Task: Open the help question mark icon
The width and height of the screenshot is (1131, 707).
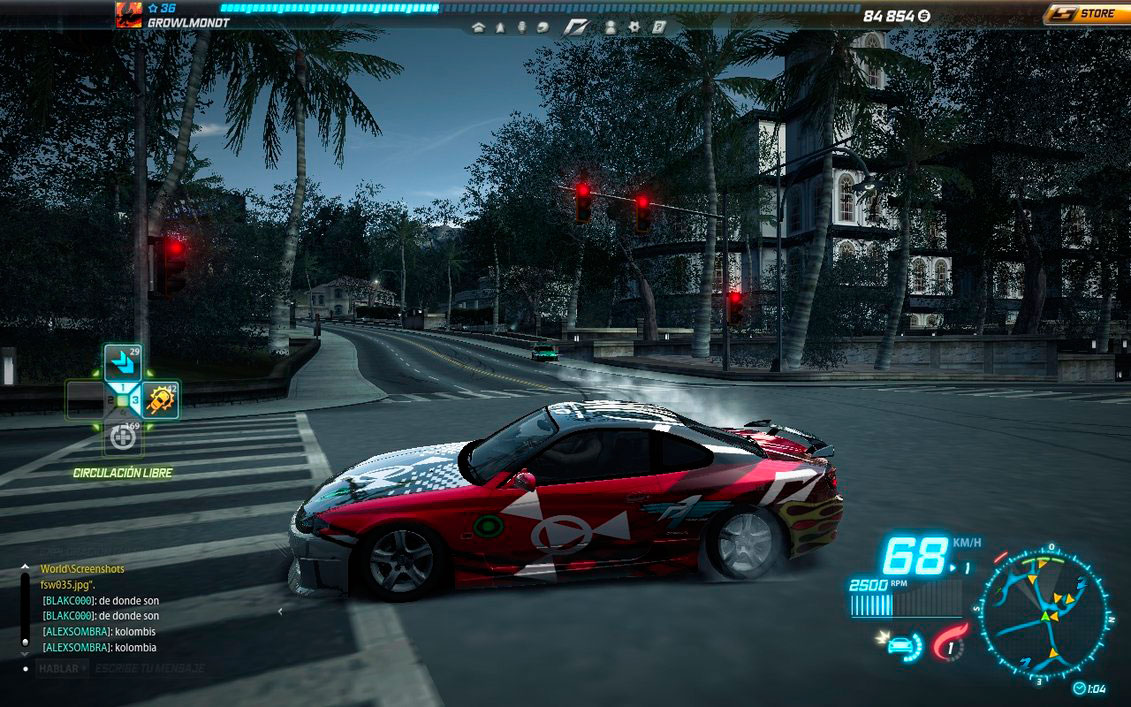Action: coord(659,27)
